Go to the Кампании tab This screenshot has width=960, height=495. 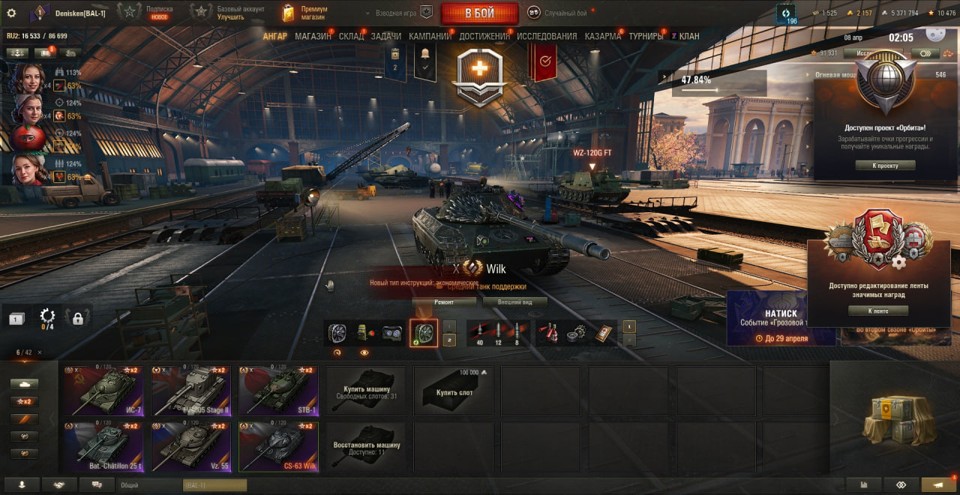(430, 36)
